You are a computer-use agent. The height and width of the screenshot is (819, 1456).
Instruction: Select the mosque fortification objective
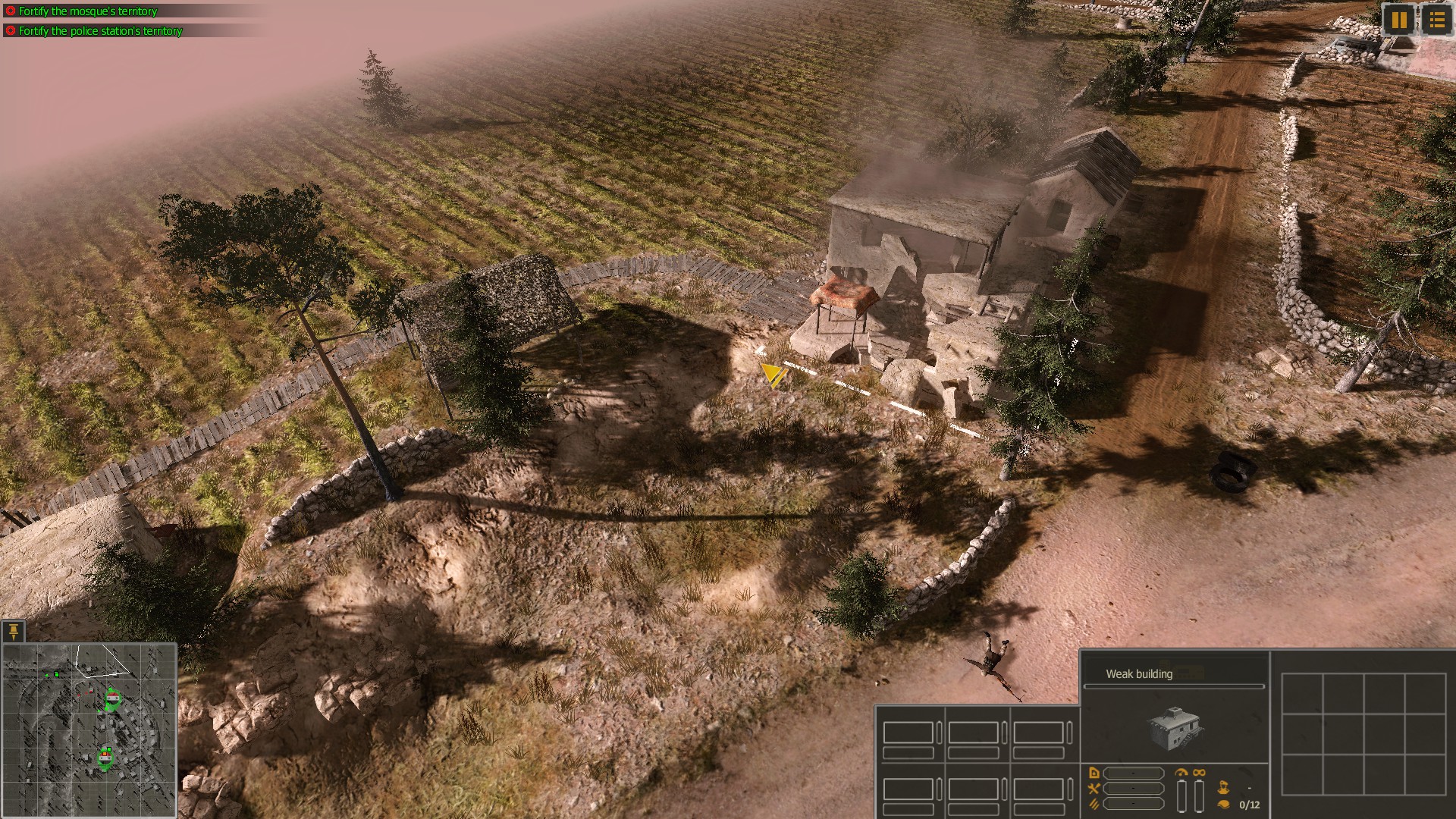coord(87,11)
